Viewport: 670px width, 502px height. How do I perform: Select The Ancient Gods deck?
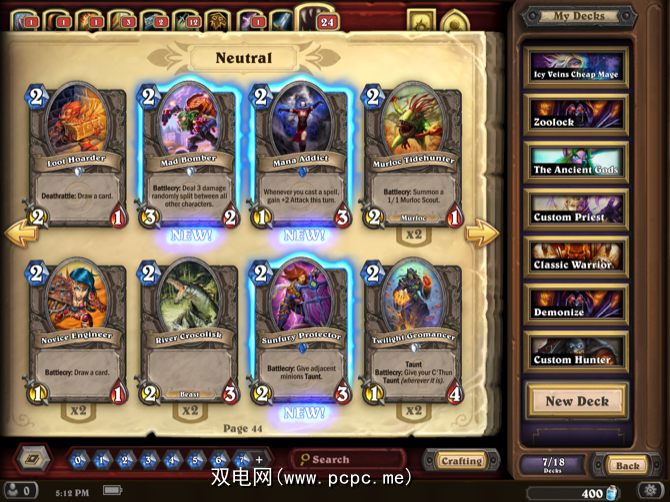[578, 162]
